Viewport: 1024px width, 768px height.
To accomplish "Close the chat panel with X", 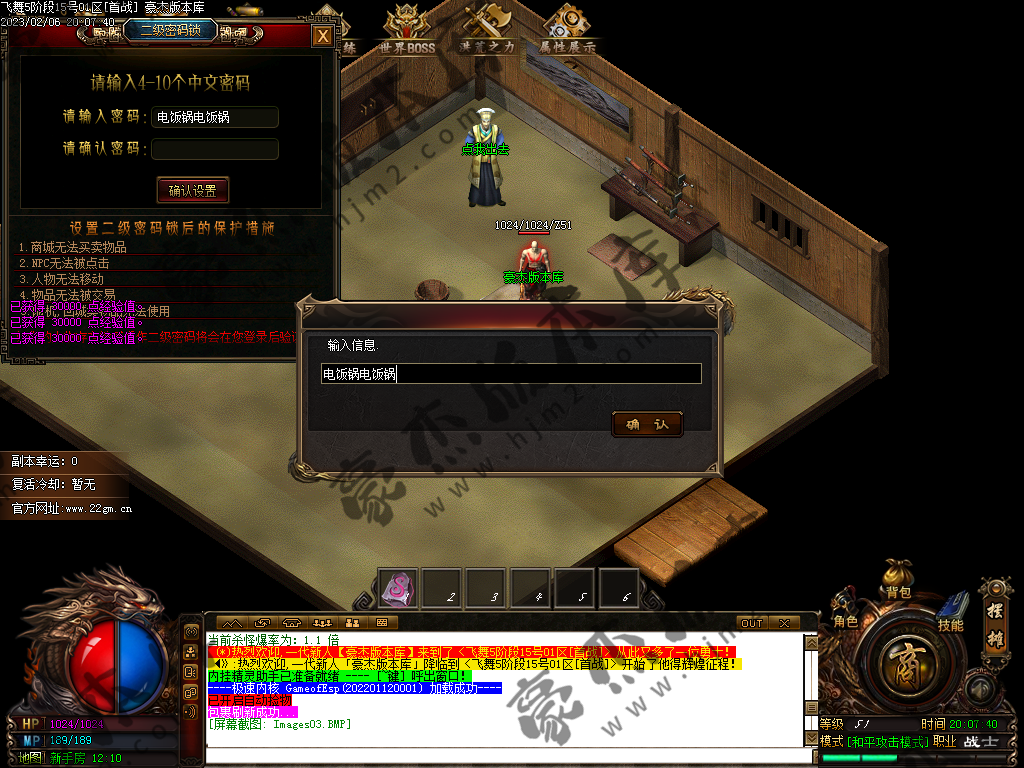I will coord(783,623).
